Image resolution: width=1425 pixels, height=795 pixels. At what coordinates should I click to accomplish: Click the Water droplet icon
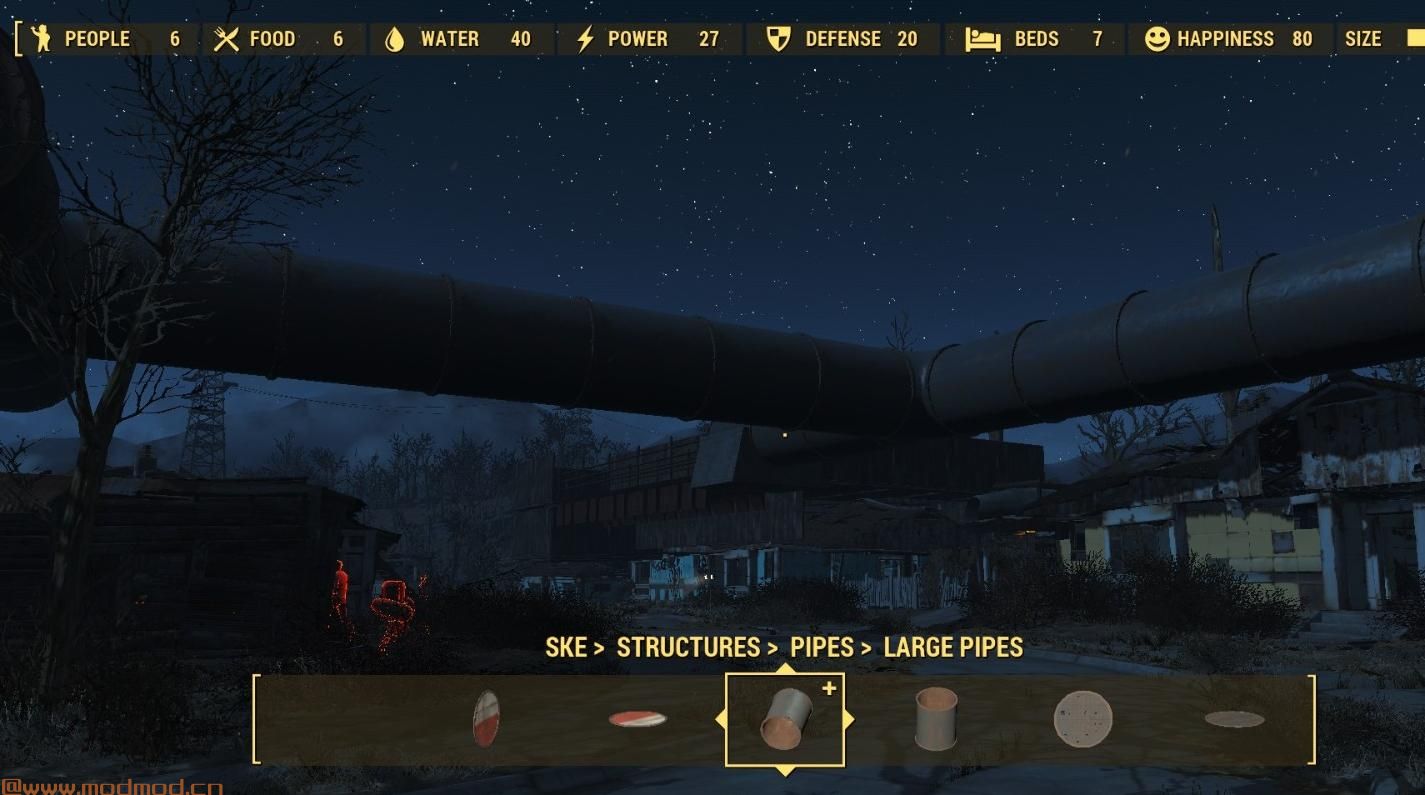click(x=394, y=39)
